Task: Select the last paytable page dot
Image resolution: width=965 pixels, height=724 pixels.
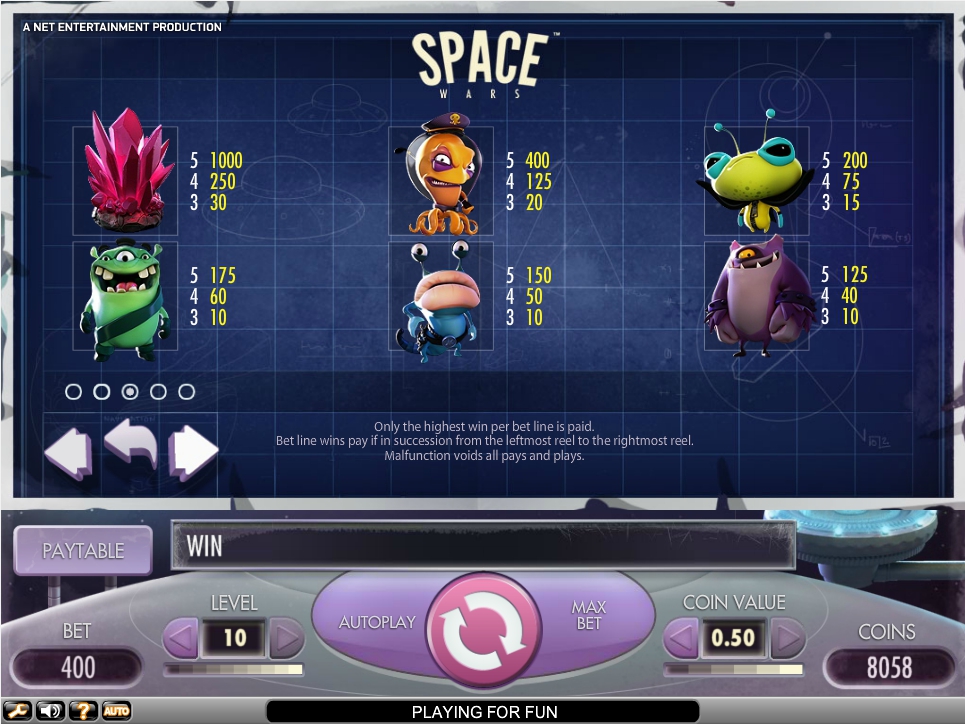Action: pyautogui.click(x=186, y=392)
